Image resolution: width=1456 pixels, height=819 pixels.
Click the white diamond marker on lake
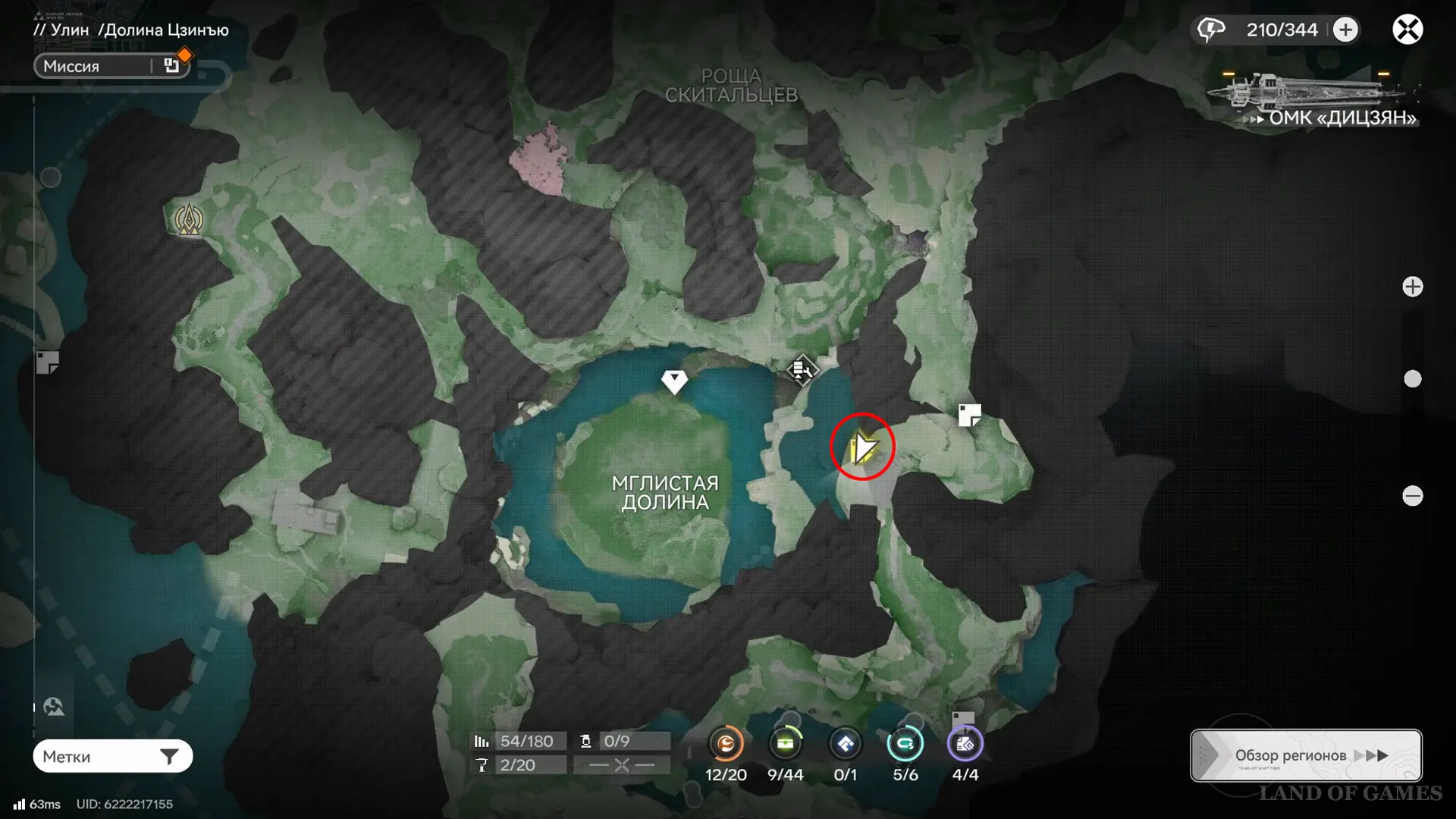674,381
